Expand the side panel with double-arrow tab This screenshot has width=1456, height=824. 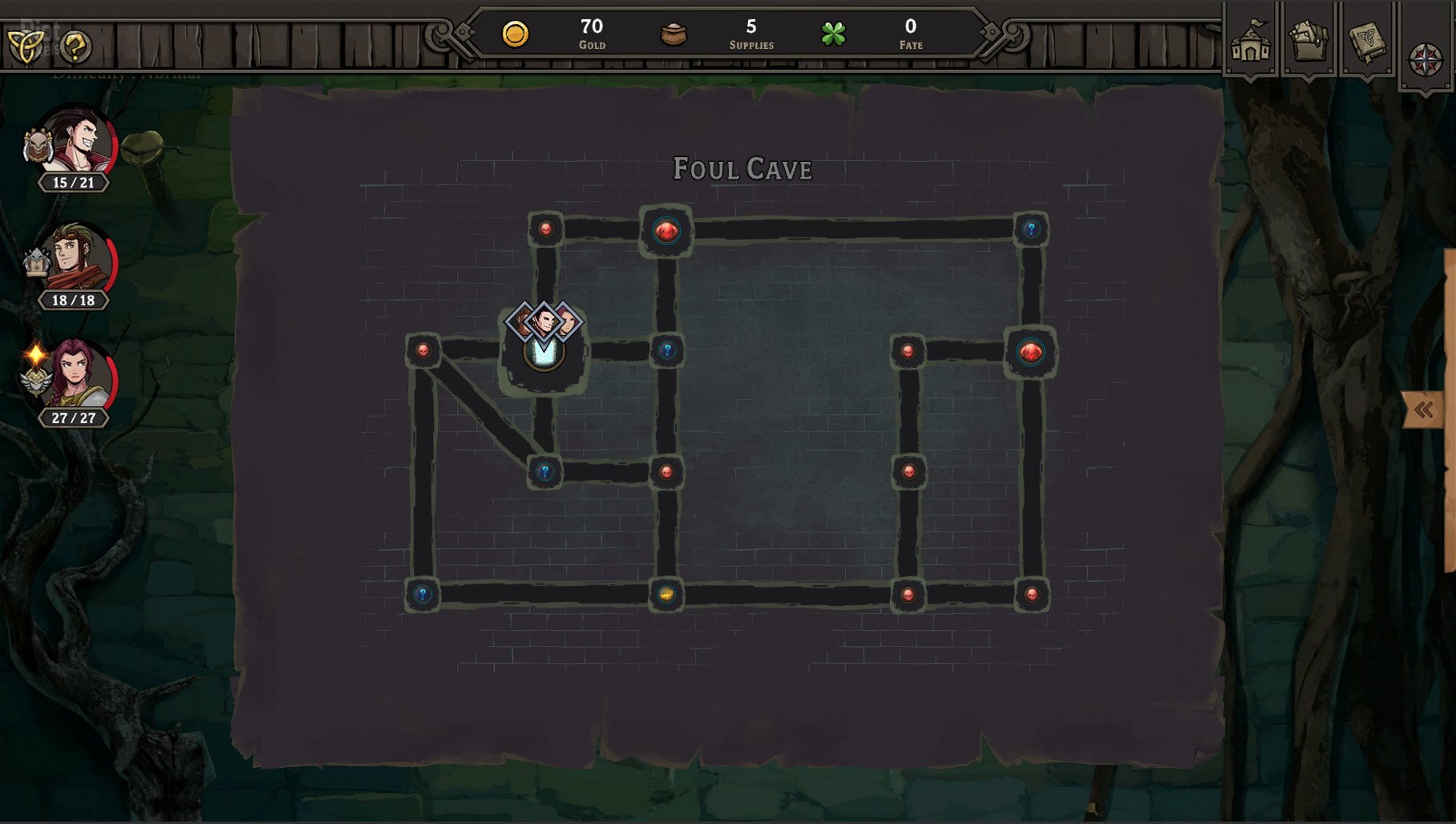[x=1423, y=410]
